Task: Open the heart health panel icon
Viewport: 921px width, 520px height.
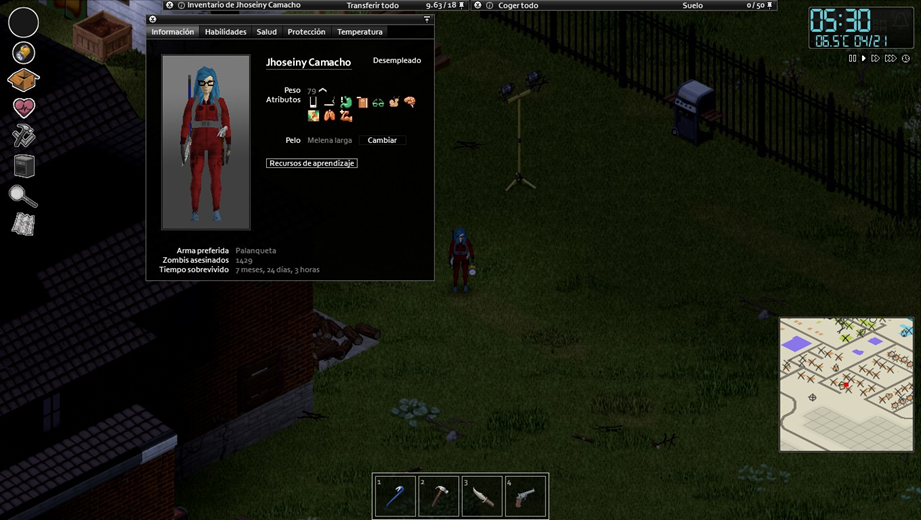Action: 23,107
